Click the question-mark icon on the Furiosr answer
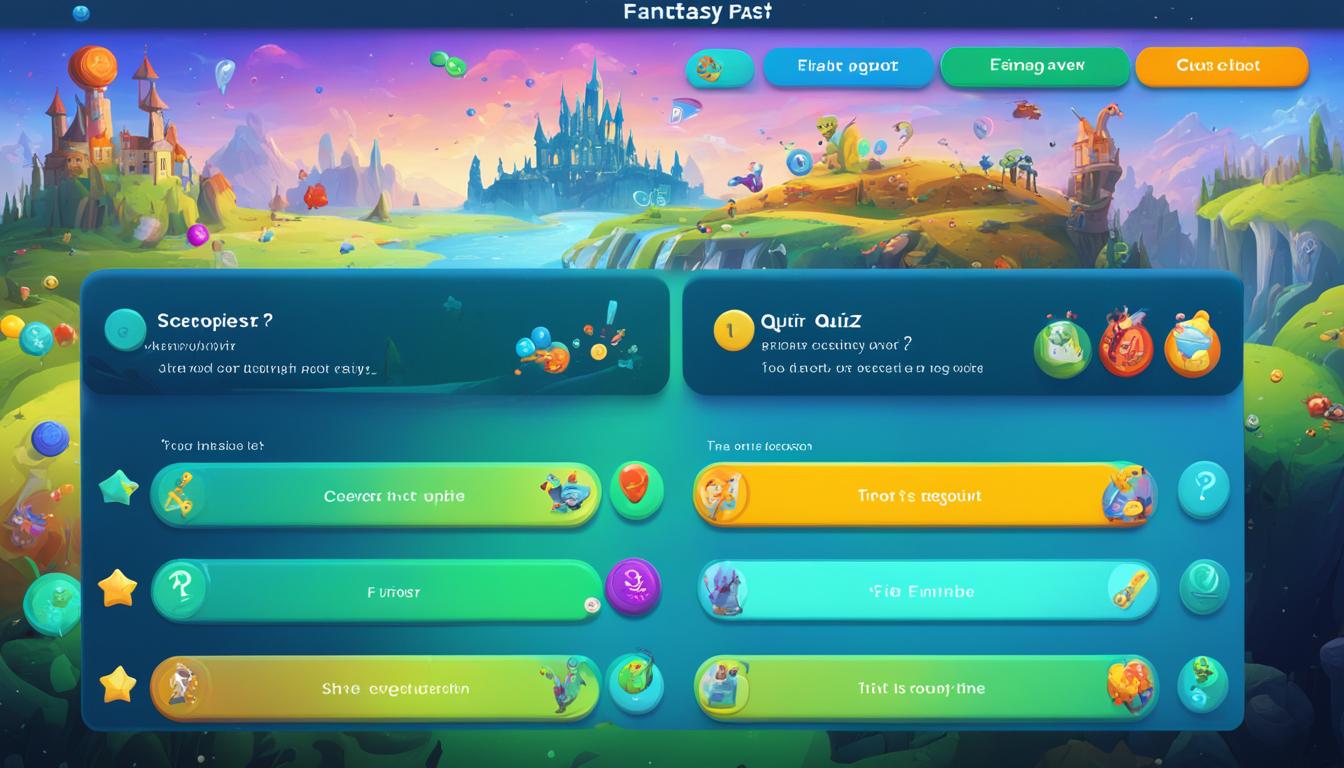 [x=182, y=590]
